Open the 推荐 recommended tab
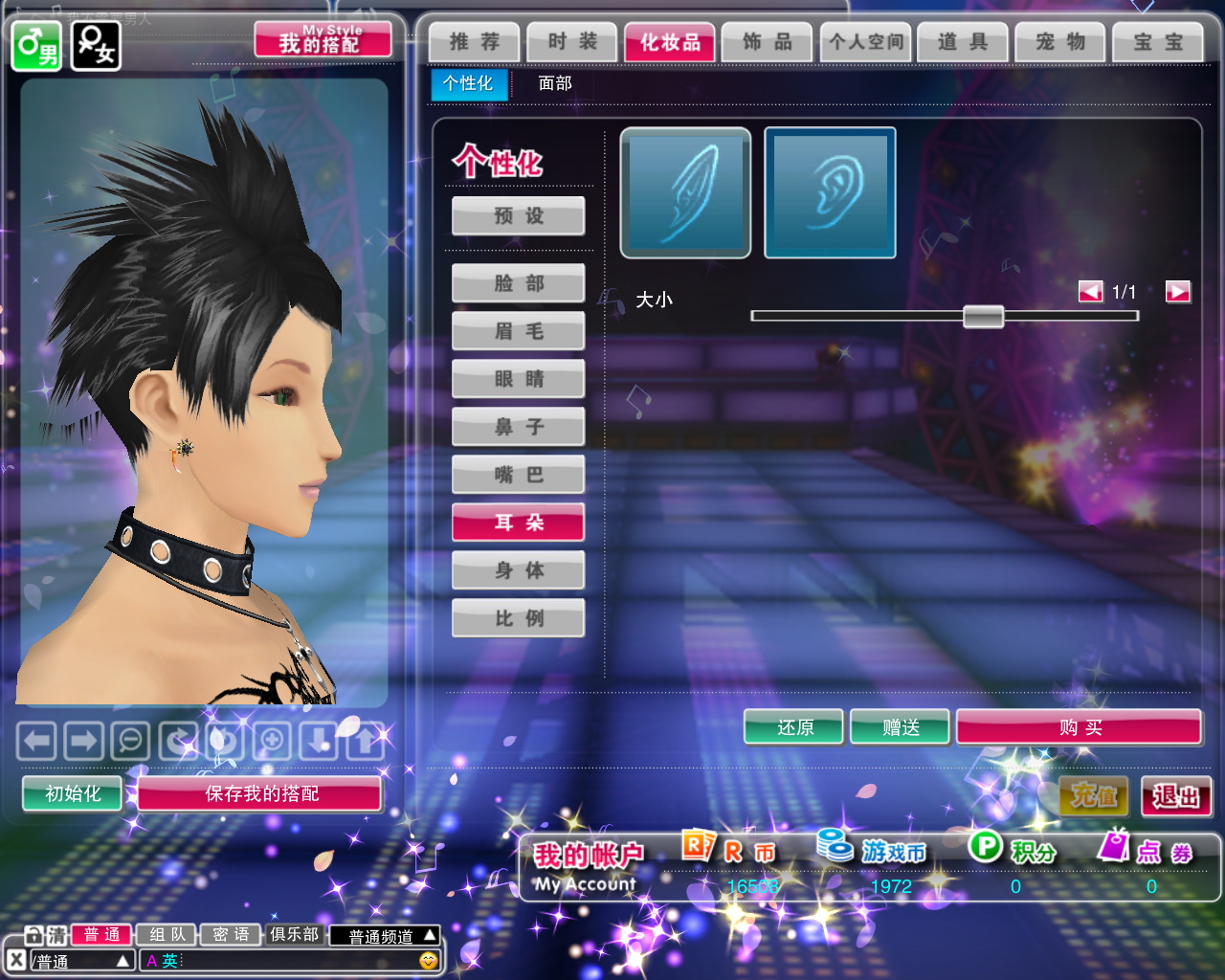This screenshot has width=1225, height=980. (x=475, y=42)
